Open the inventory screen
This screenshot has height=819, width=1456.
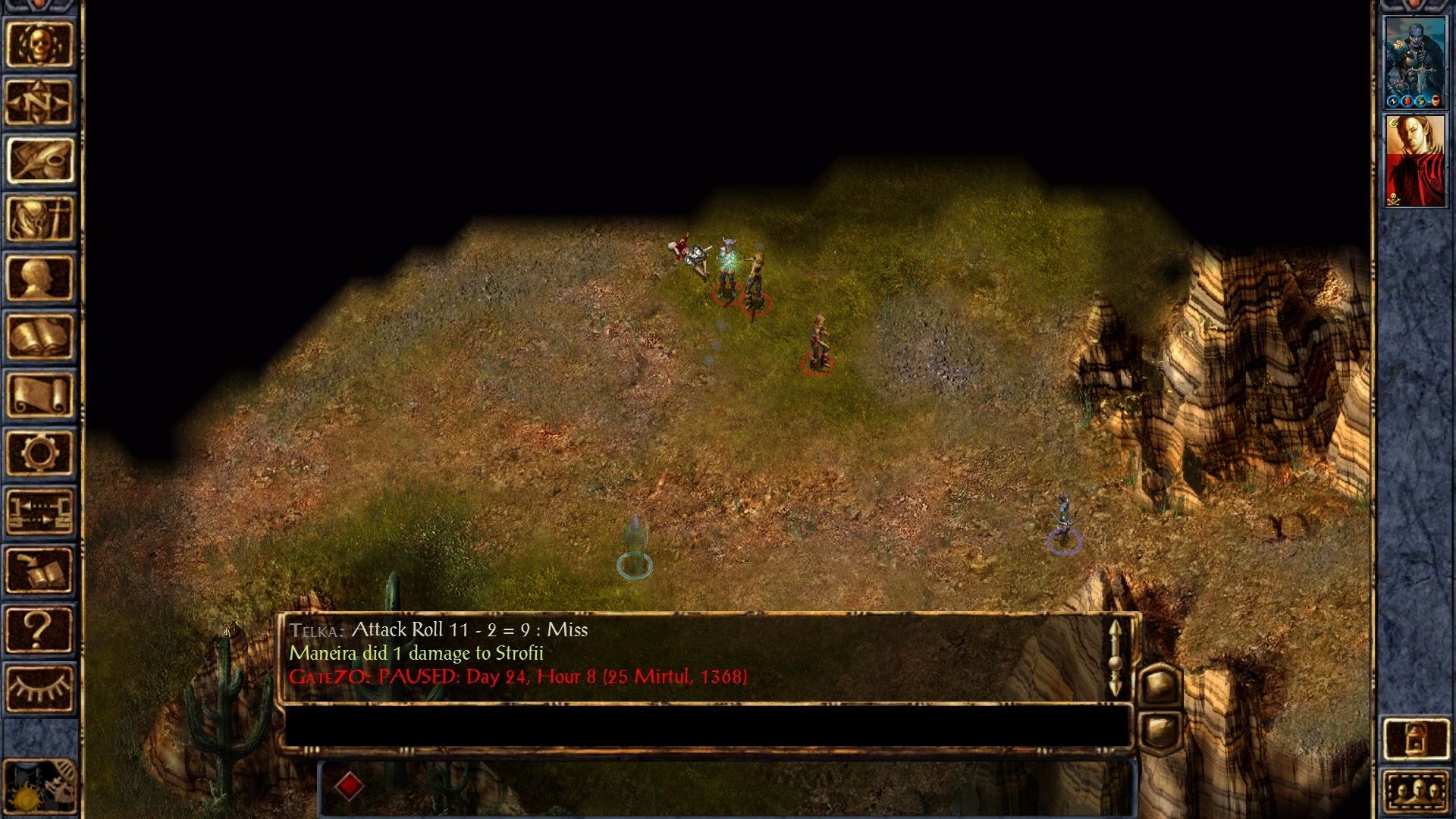pos(39,219)
